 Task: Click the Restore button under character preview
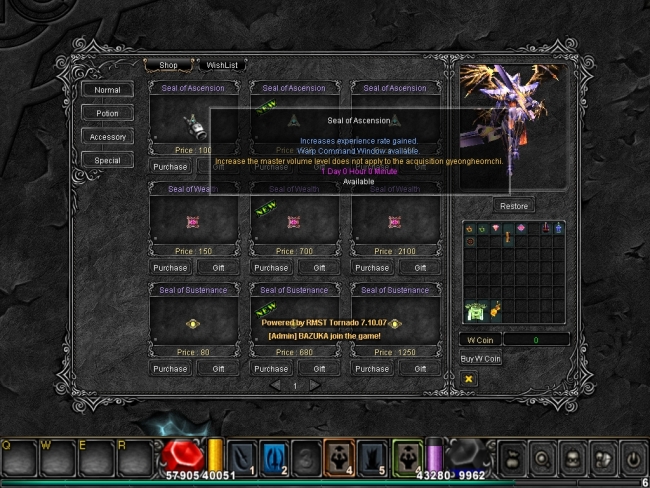coord(514,206)
